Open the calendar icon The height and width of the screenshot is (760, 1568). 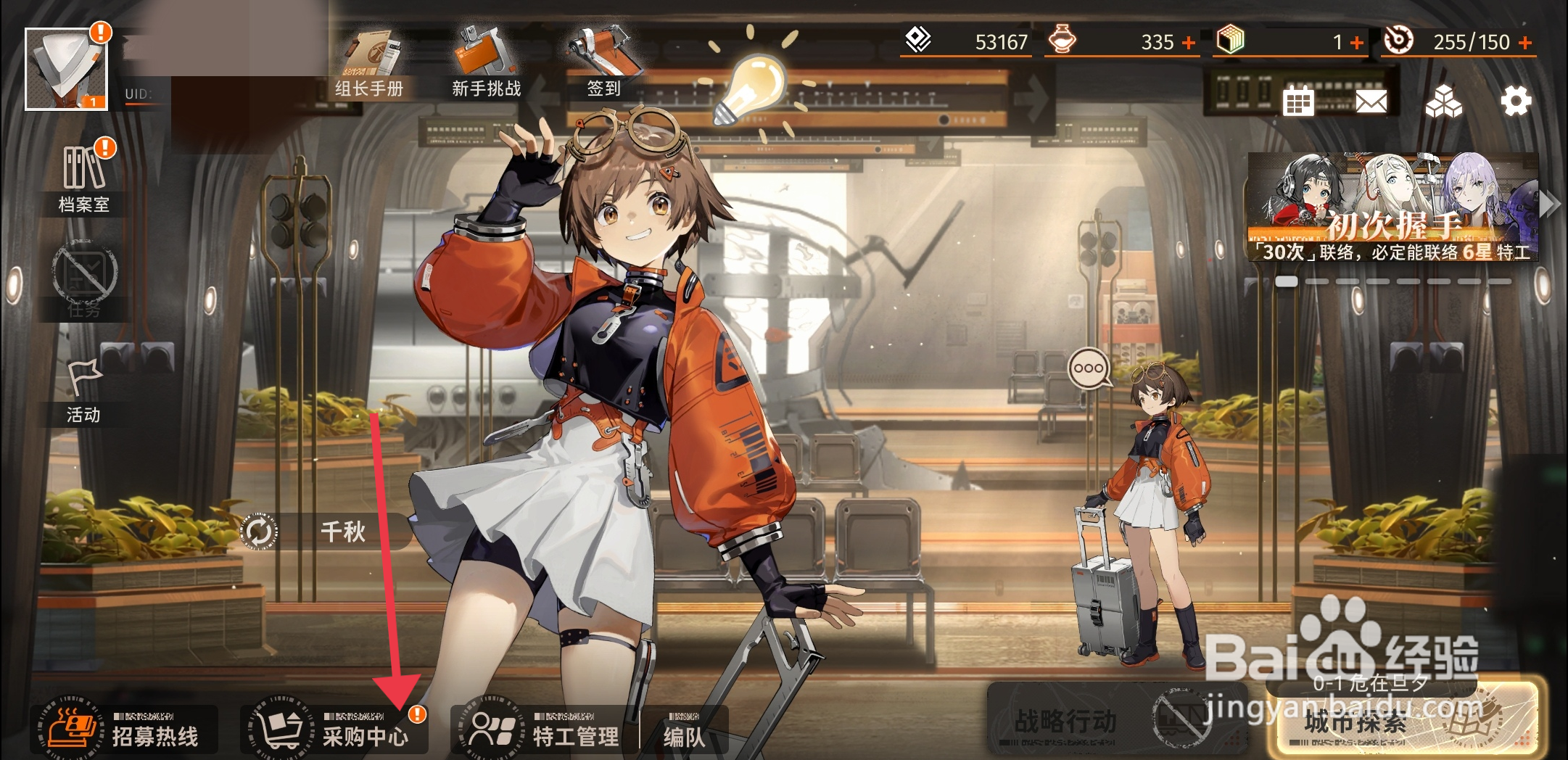[x=1298, y=102]
